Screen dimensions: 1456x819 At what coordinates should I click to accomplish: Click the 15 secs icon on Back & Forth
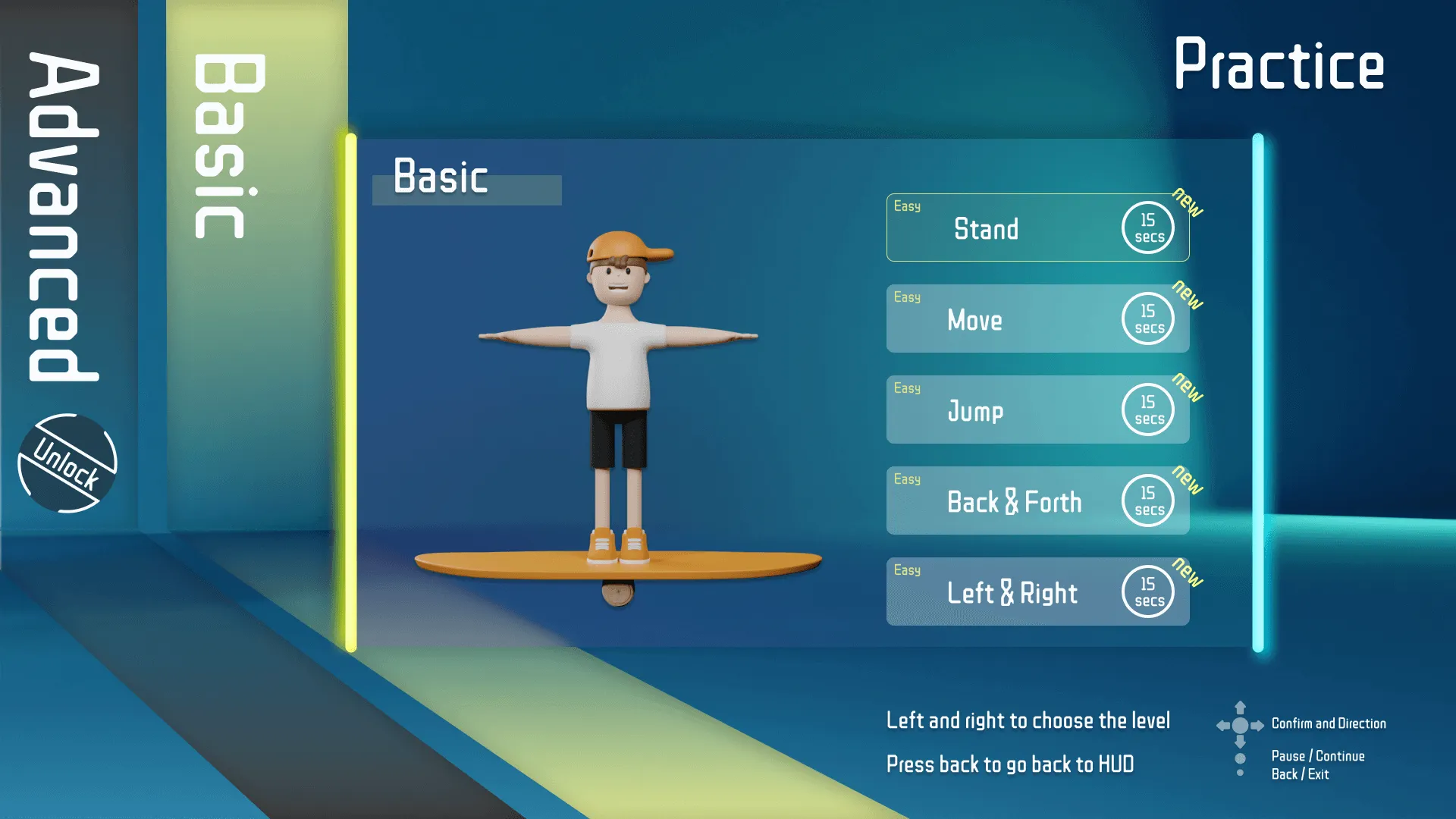pyautogui.click(x=1147, y=500)
